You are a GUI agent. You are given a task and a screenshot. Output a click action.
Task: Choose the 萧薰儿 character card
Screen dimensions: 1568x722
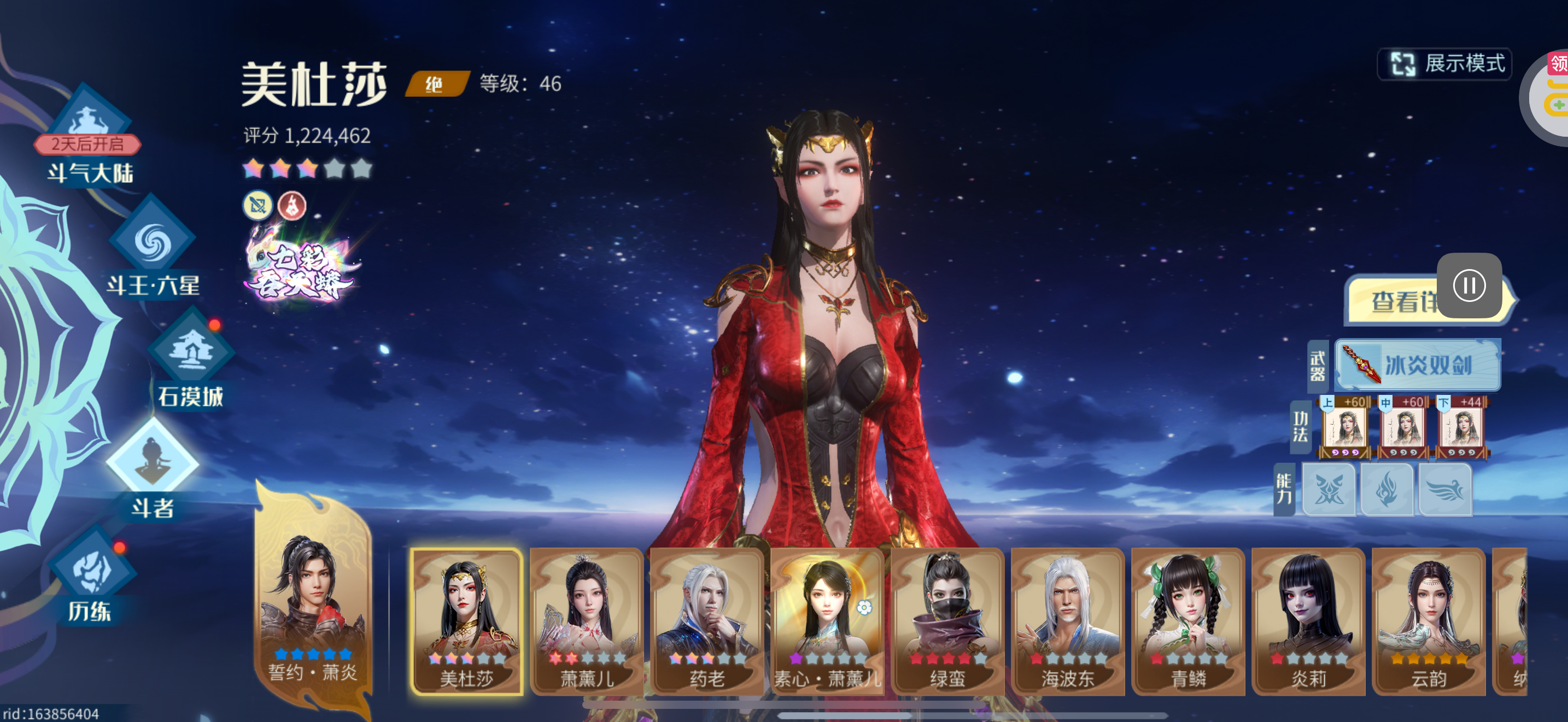586,621
